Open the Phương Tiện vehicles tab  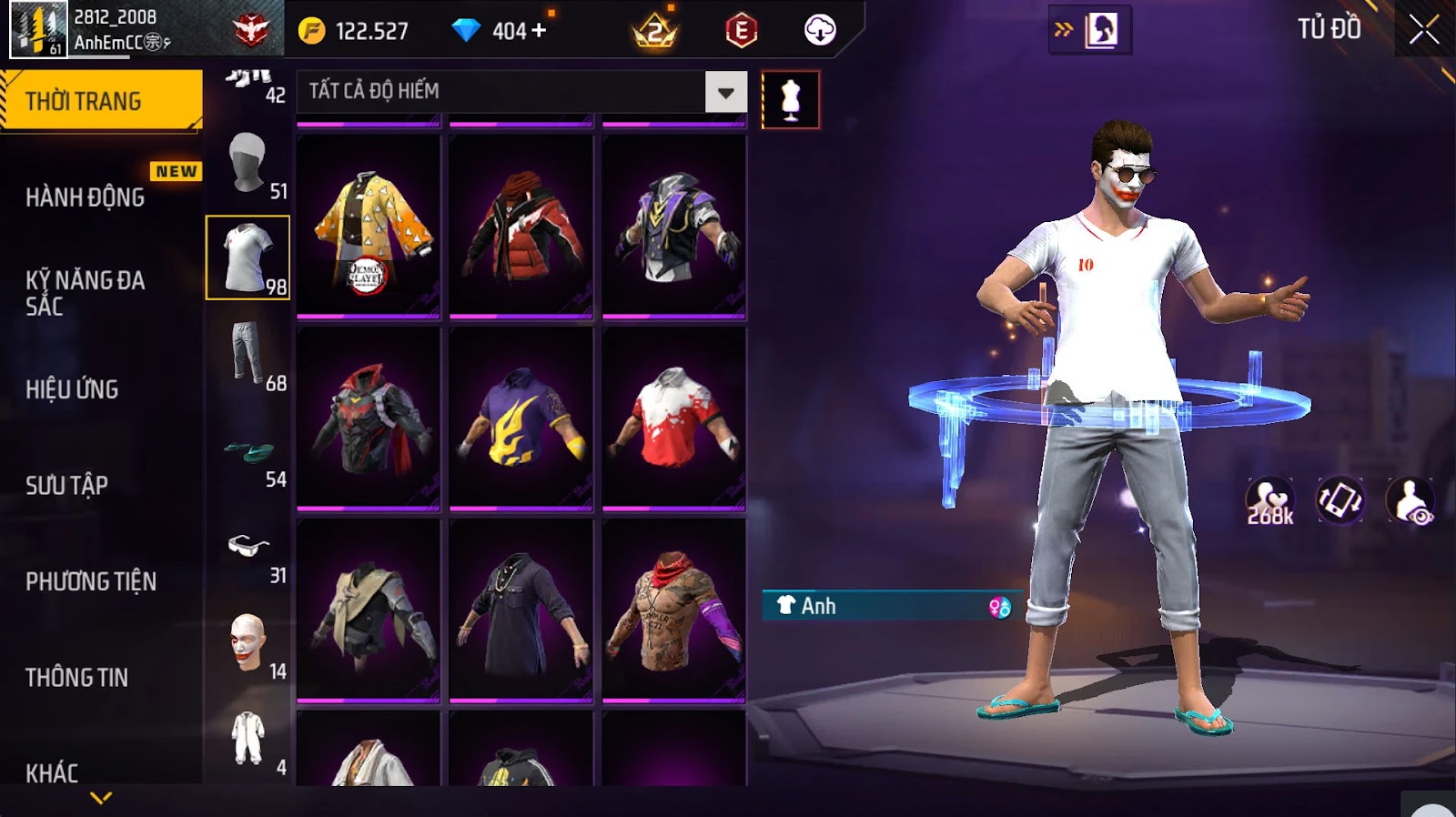(x=91, y=581)
